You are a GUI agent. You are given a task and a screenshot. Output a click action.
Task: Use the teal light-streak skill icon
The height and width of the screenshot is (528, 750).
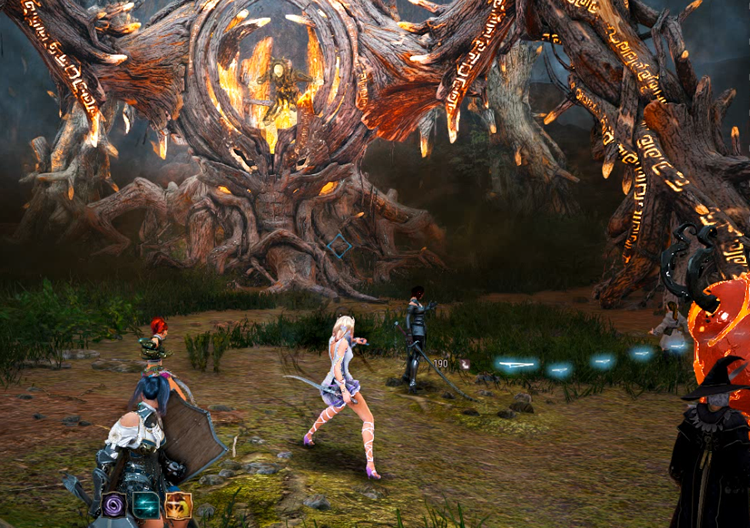click(146, 505)
